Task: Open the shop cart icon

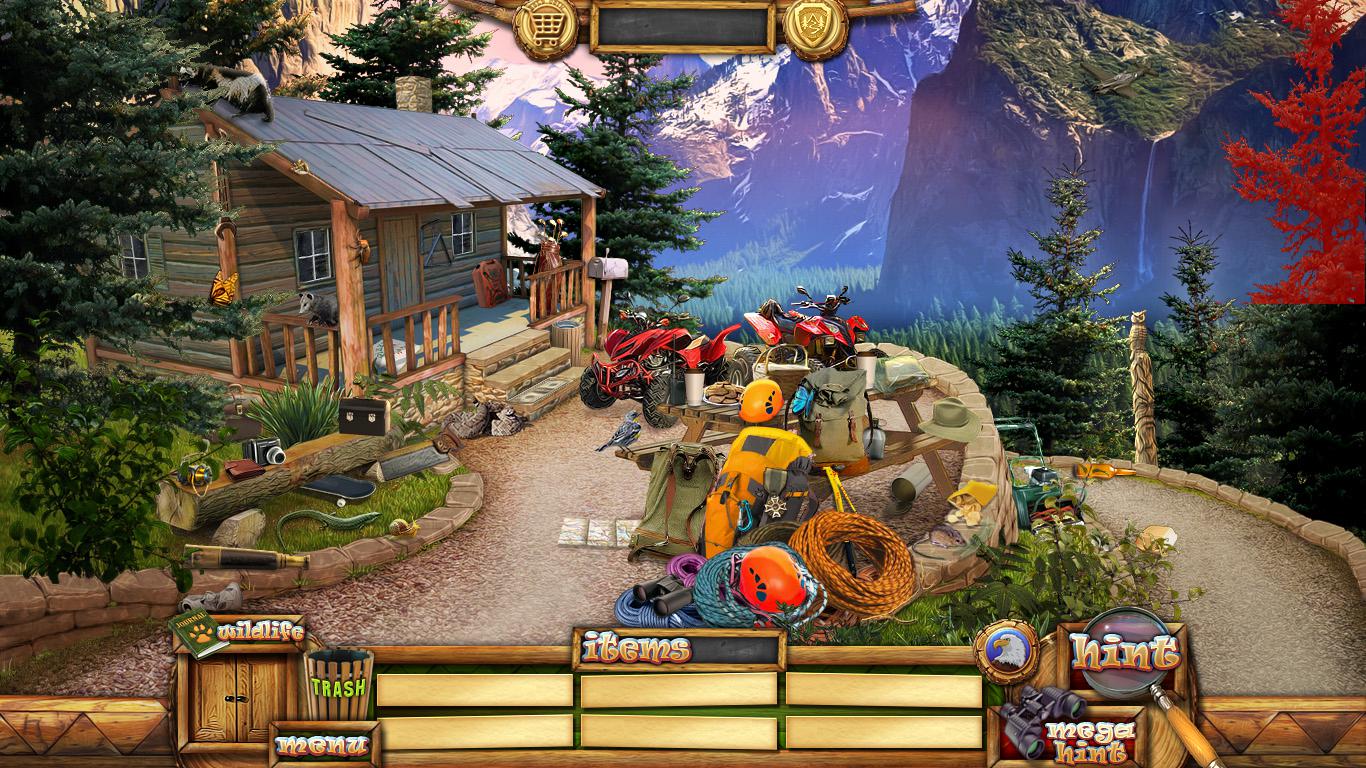Action: pos(545,27)
